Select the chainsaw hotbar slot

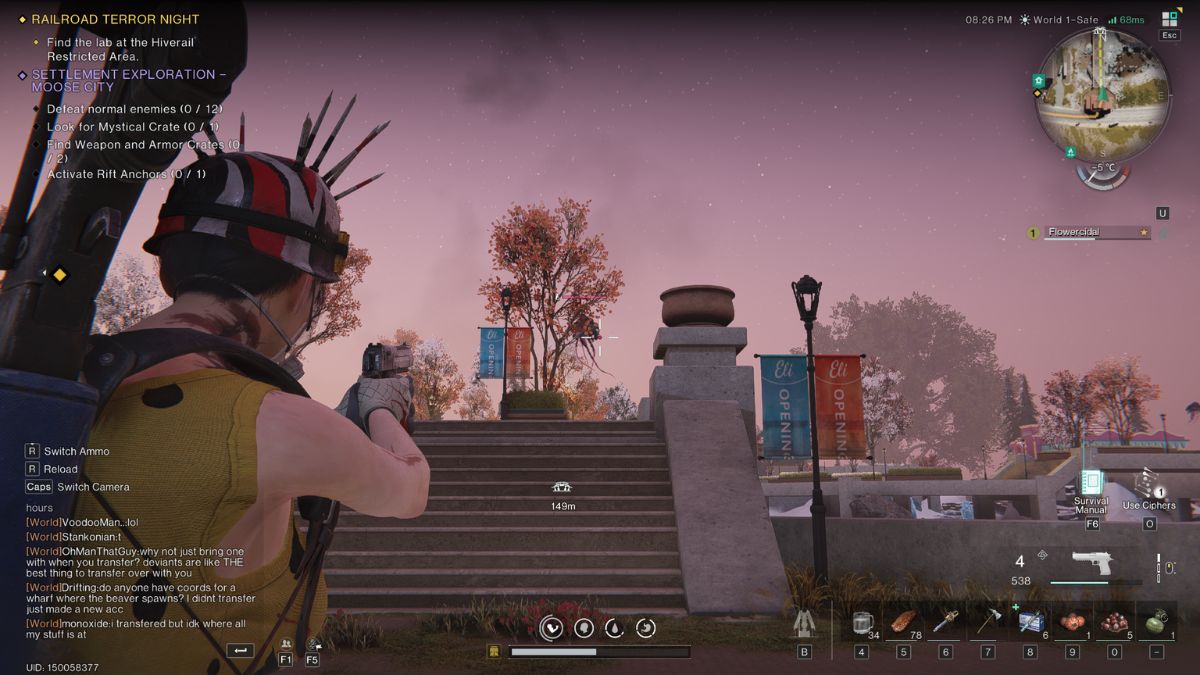(945, 624)
